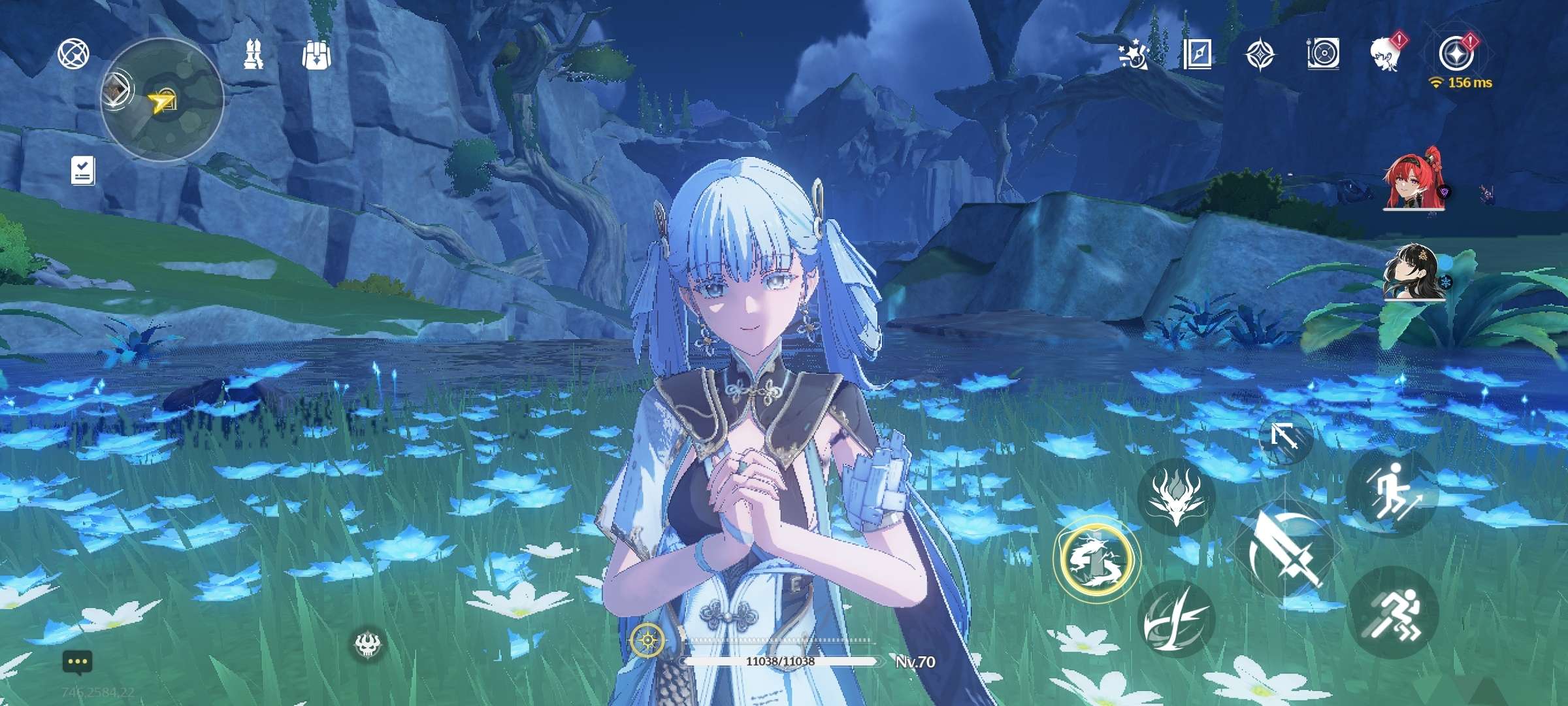Unleash the glowing gold dragon ability
This screenshot has width=1568, height=706.
pyautogui.click(x=1096, y=559)
